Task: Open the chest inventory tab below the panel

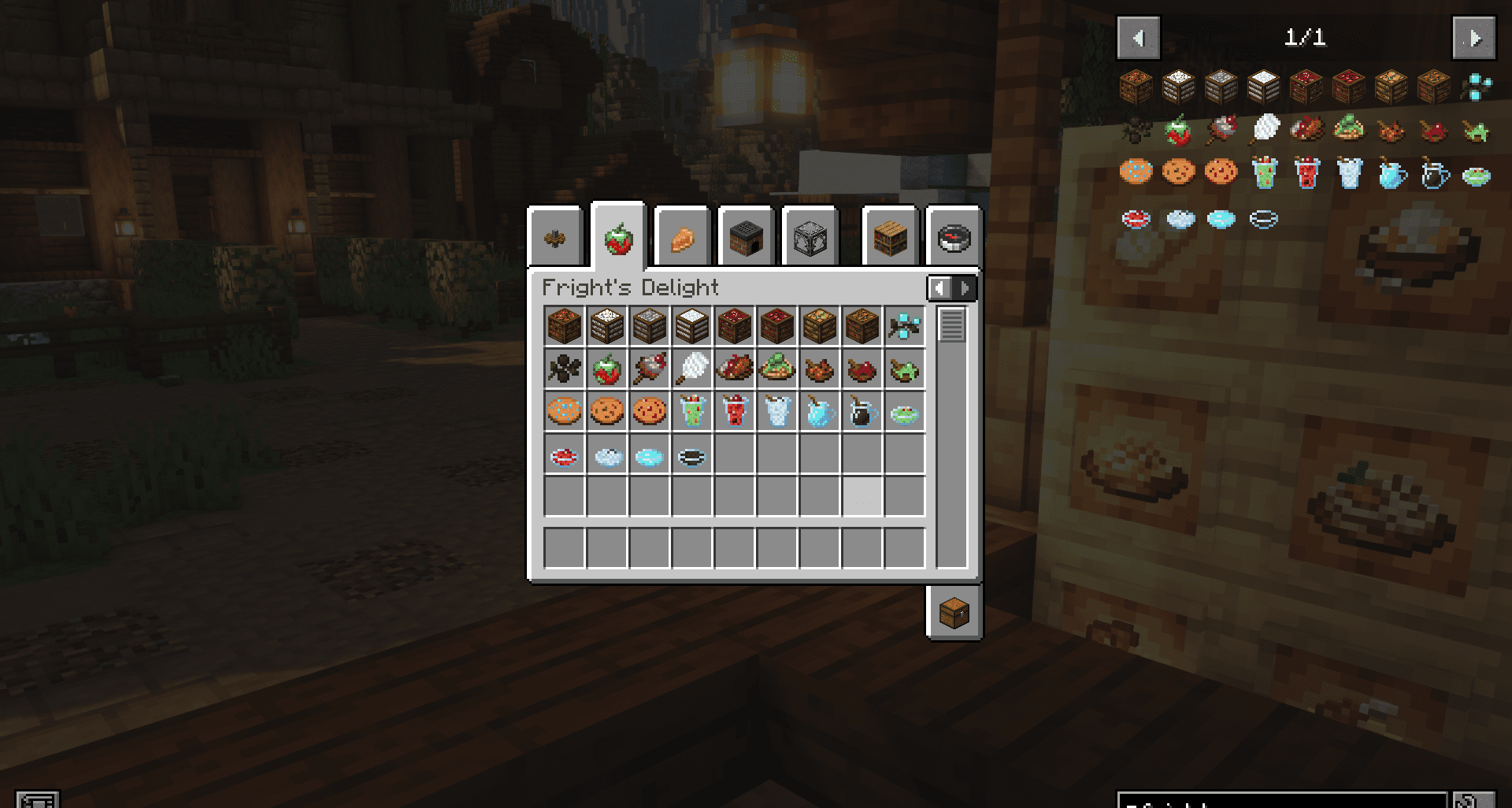Action: pos(954,613)
